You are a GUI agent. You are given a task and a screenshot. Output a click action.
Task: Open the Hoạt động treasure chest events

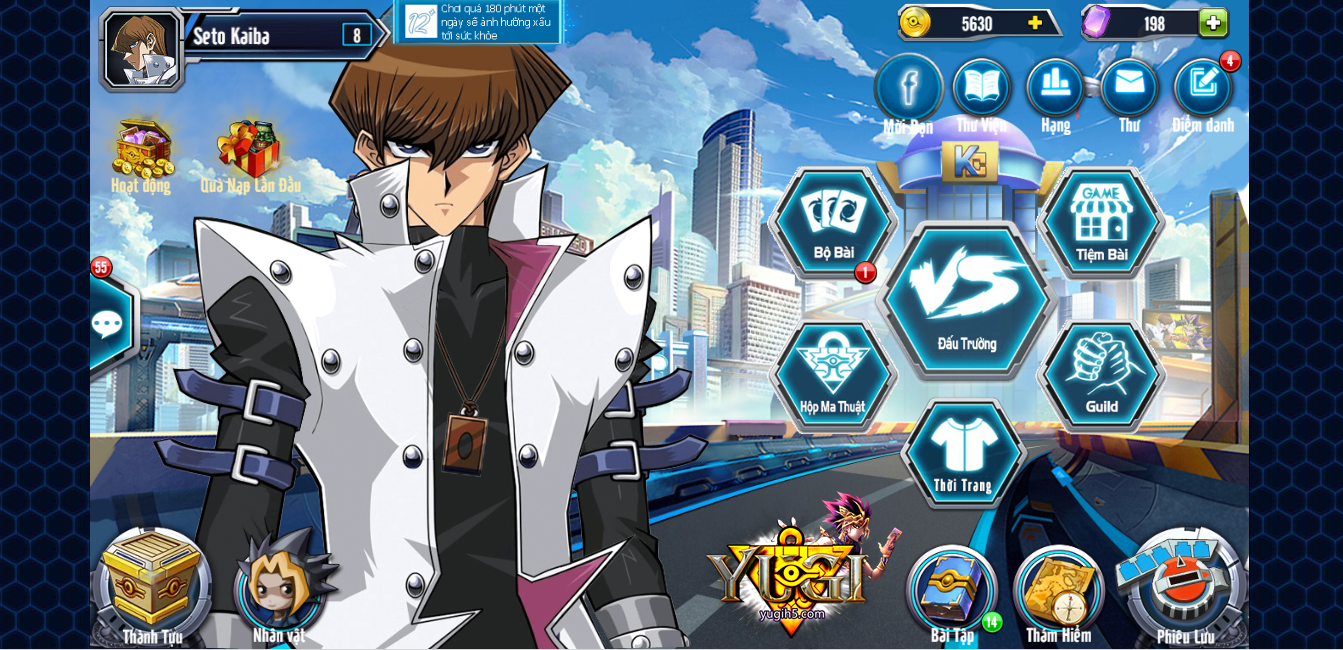141,152
